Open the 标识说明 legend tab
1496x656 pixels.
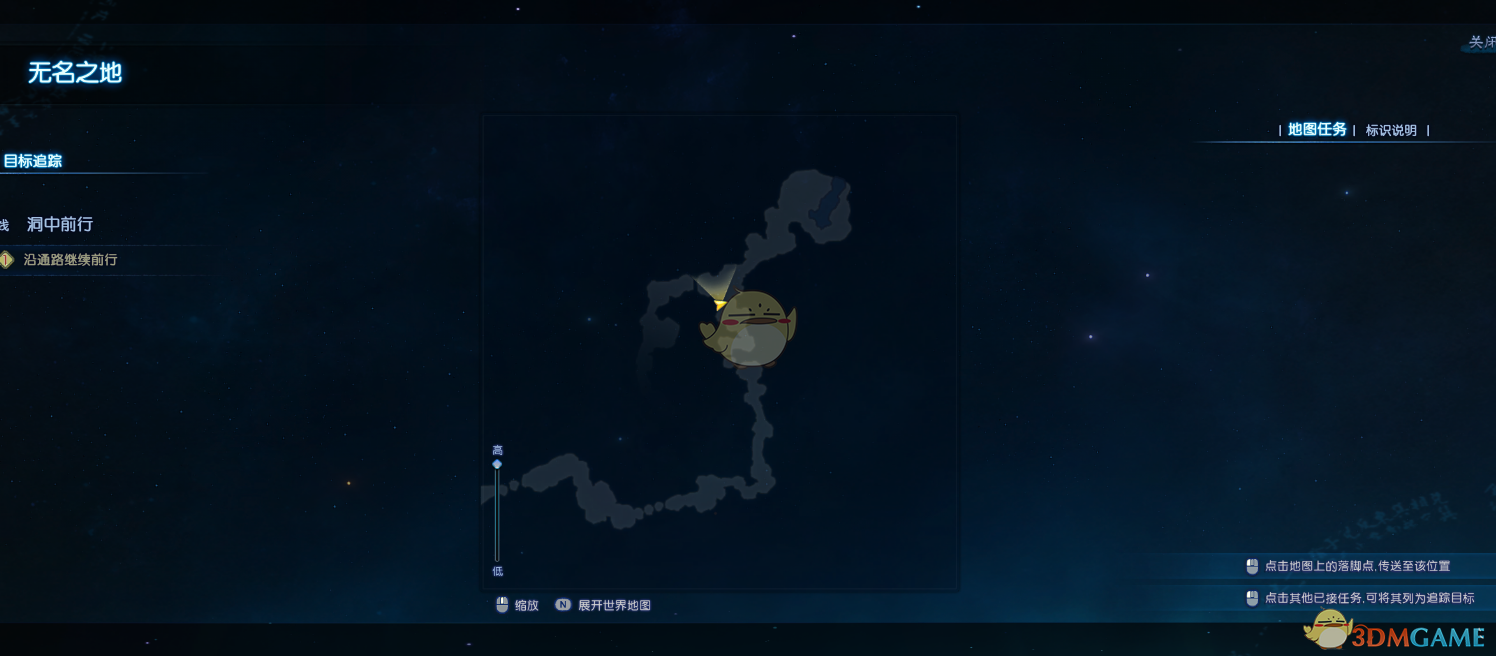pos(1391,130)
